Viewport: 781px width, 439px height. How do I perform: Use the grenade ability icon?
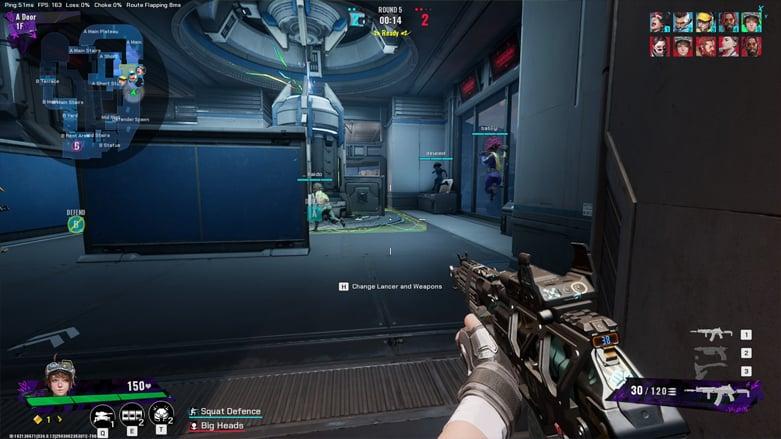161,413
